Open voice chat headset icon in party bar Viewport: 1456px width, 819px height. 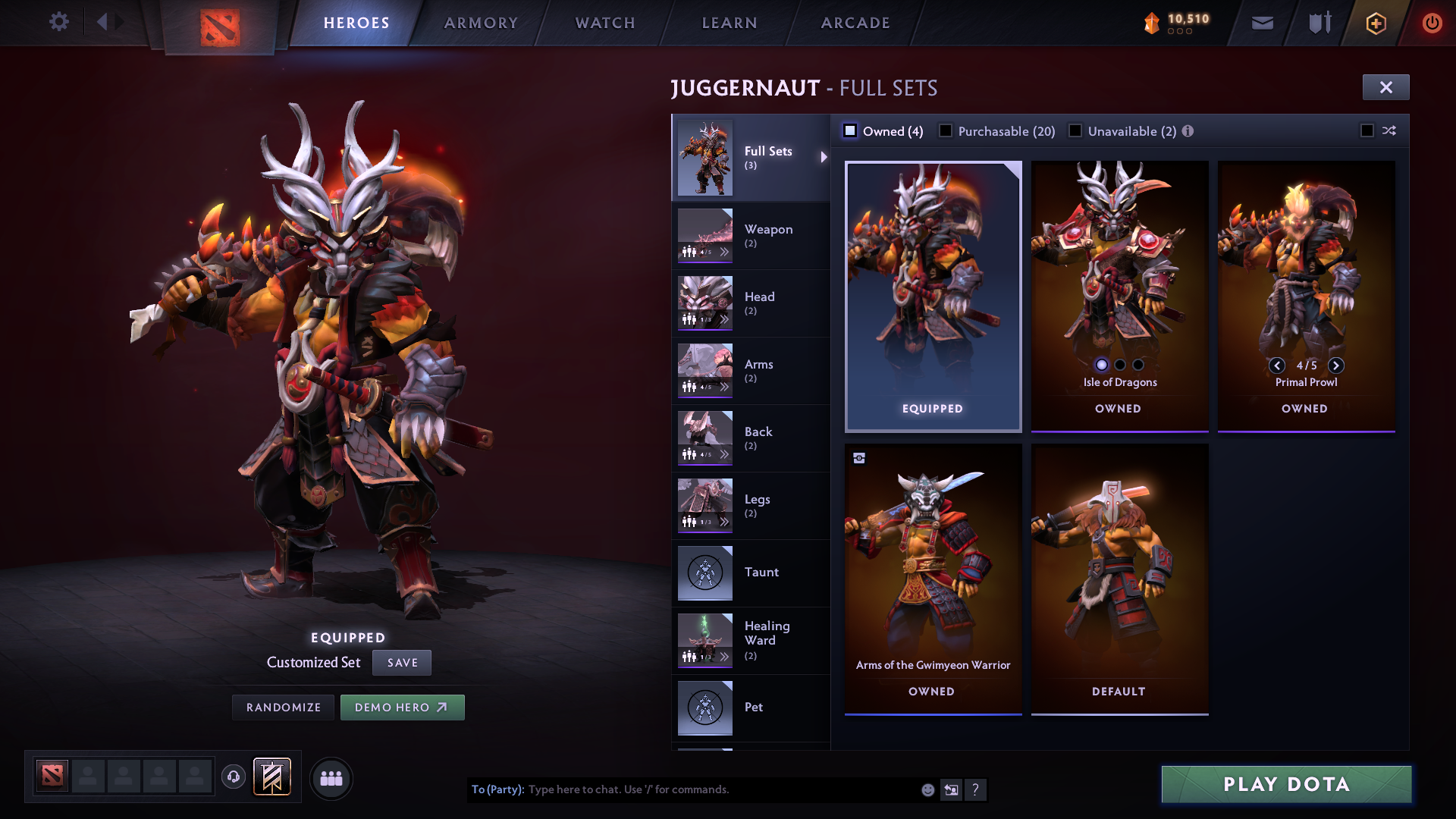click(234, 777)
